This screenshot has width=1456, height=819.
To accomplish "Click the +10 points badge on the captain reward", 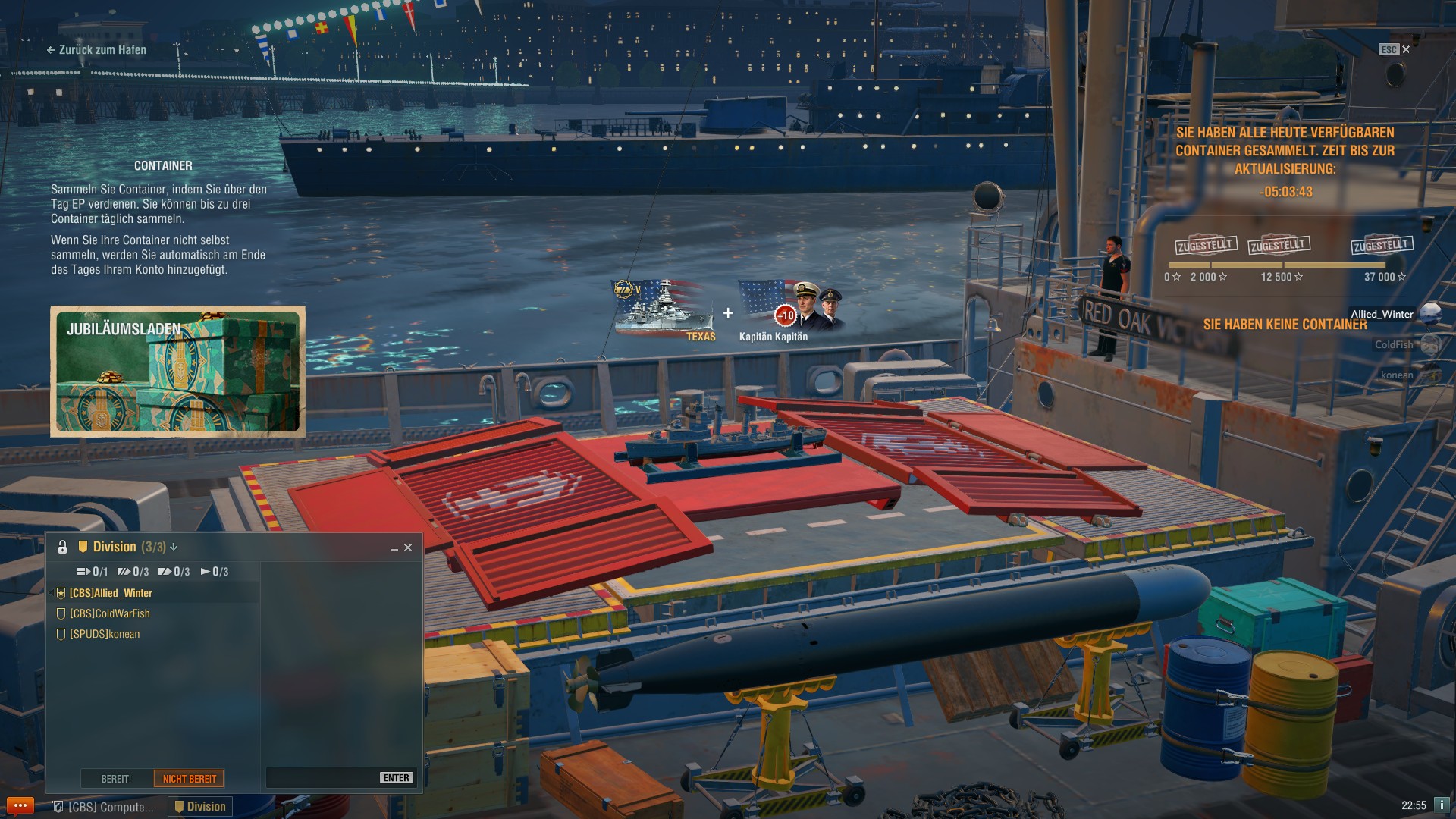I will [786, 316].
